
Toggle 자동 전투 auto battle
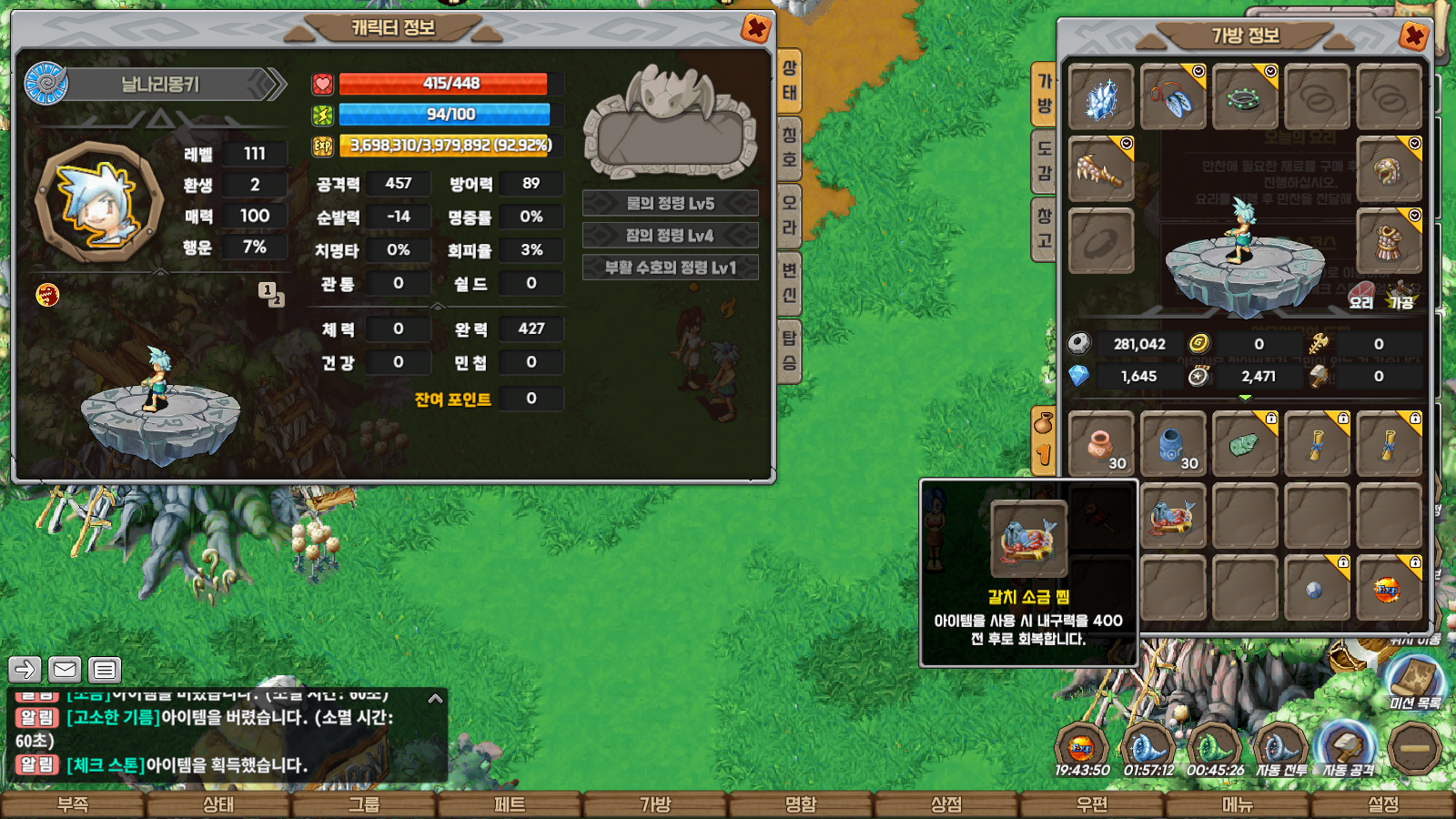(x=1281, y=748)
